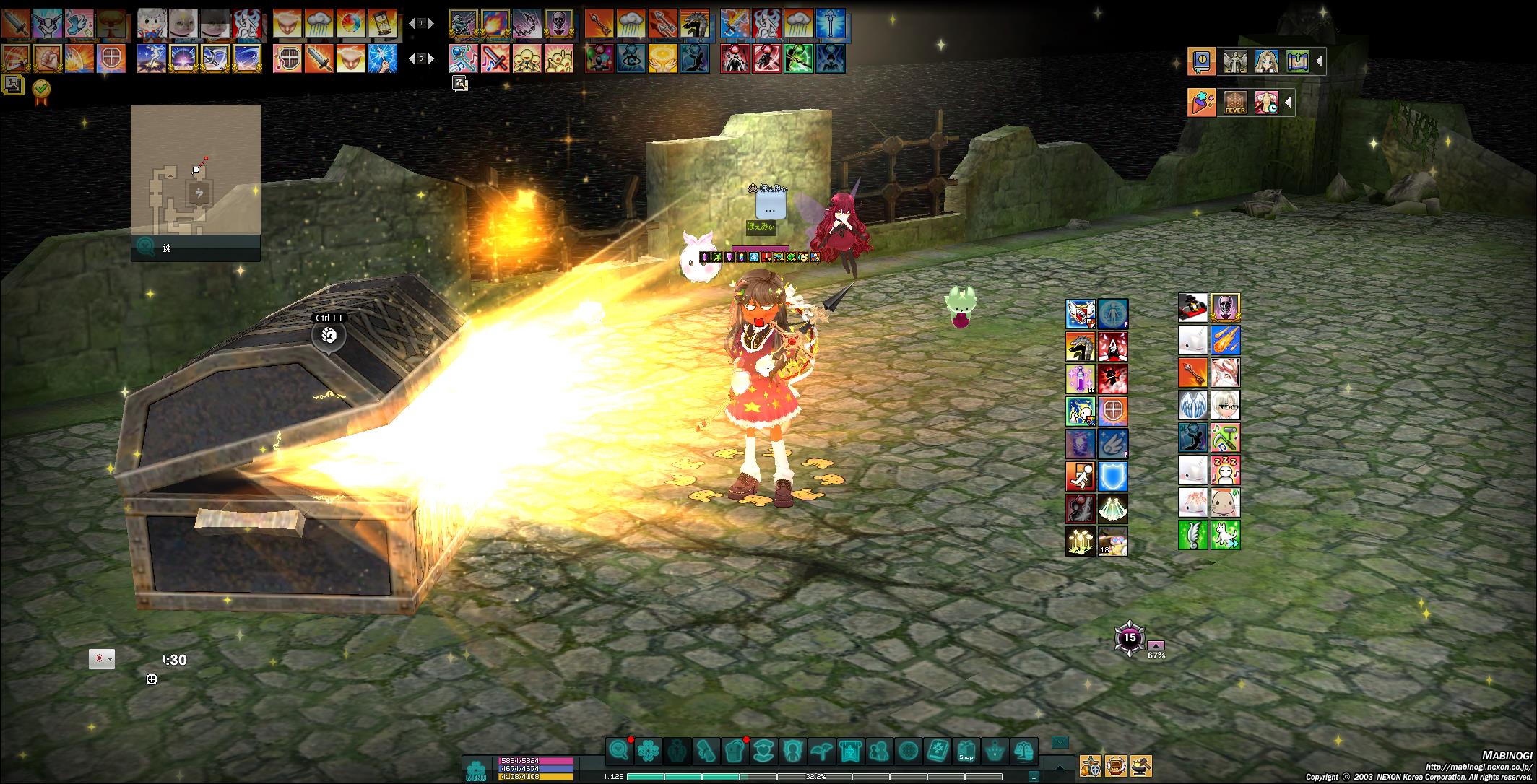Open the book icon in the bottom menu
The image size is (1537, 784).
coord(937,752)
